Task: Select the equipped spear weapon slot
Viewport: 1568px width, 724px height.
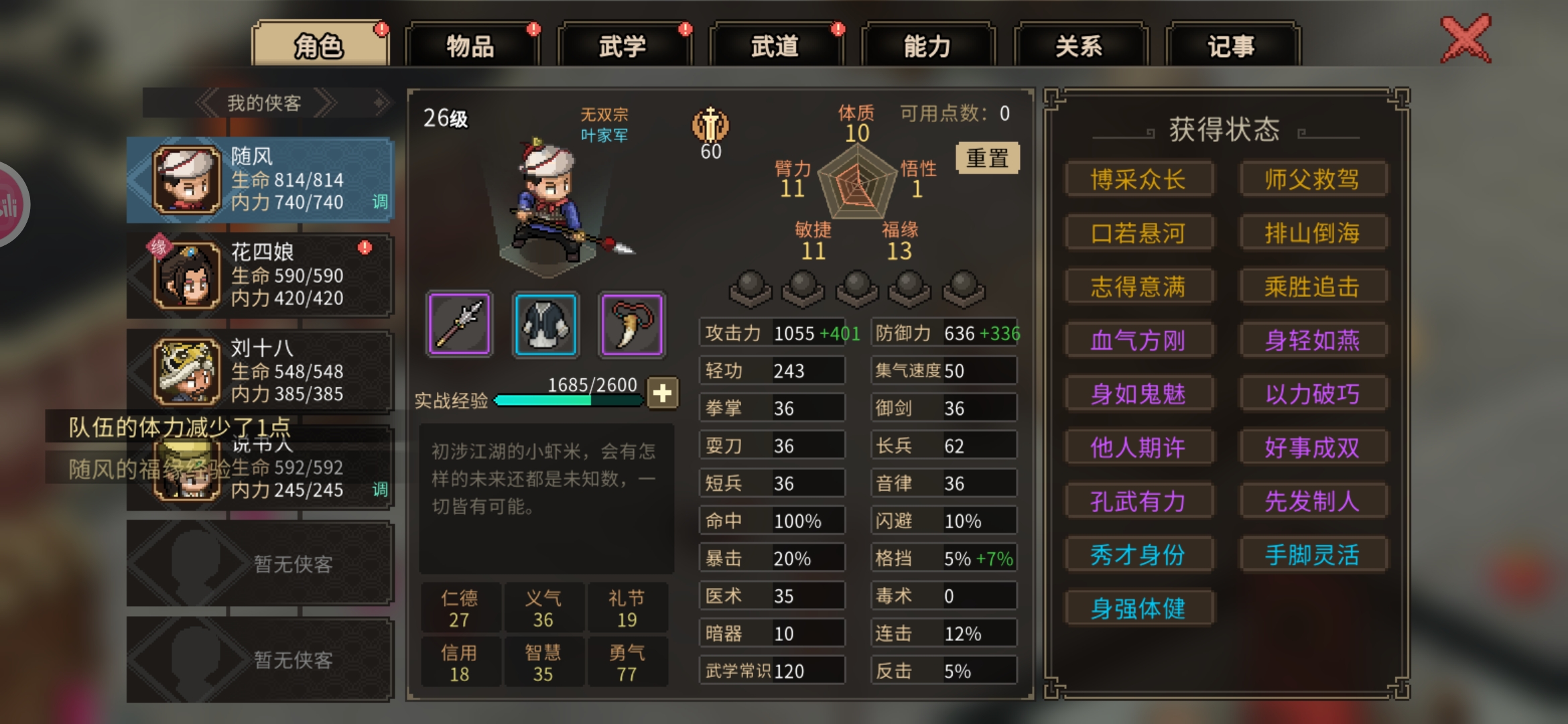Action: pyautogui.click(x=460, y=324)
